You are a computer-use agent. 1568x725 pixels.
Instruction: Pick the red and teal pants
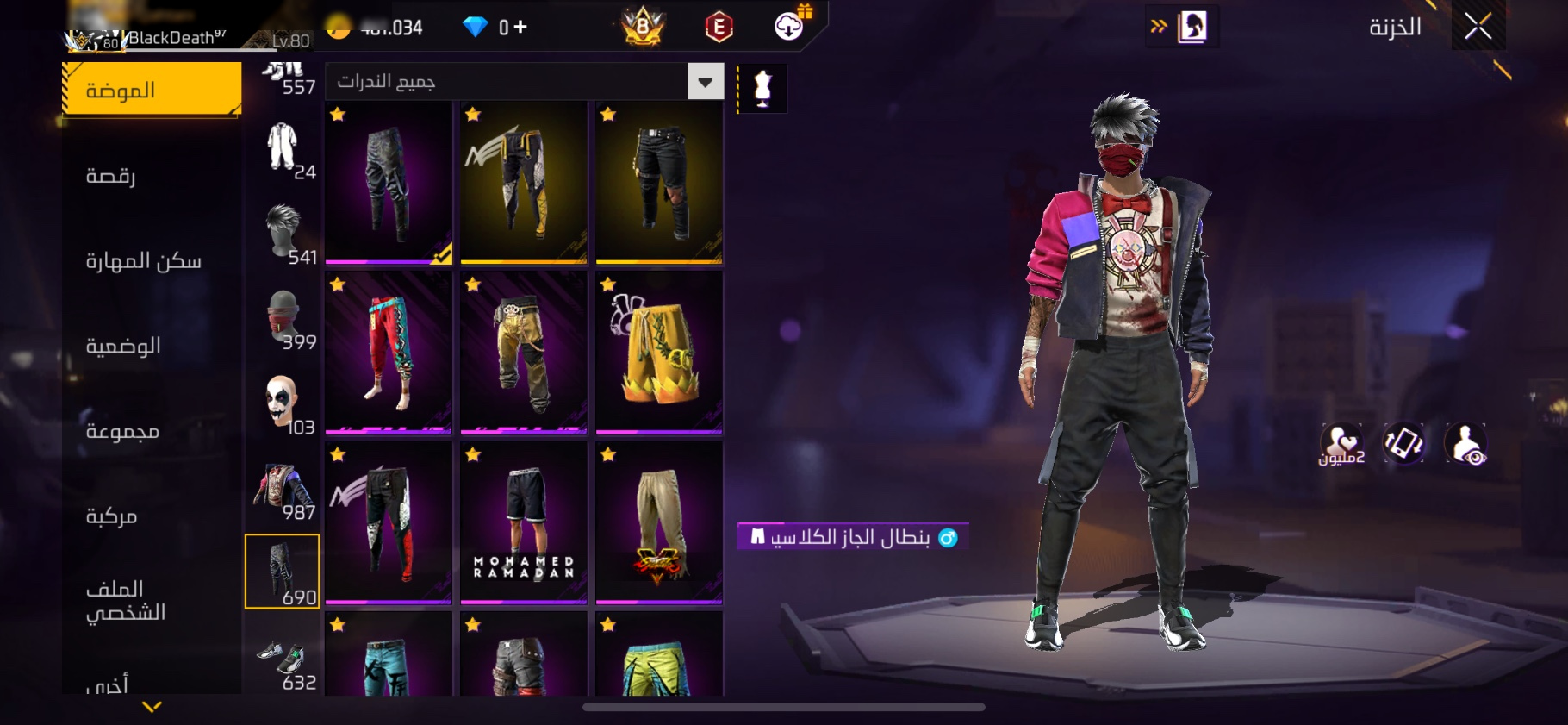tap(389, 351)
